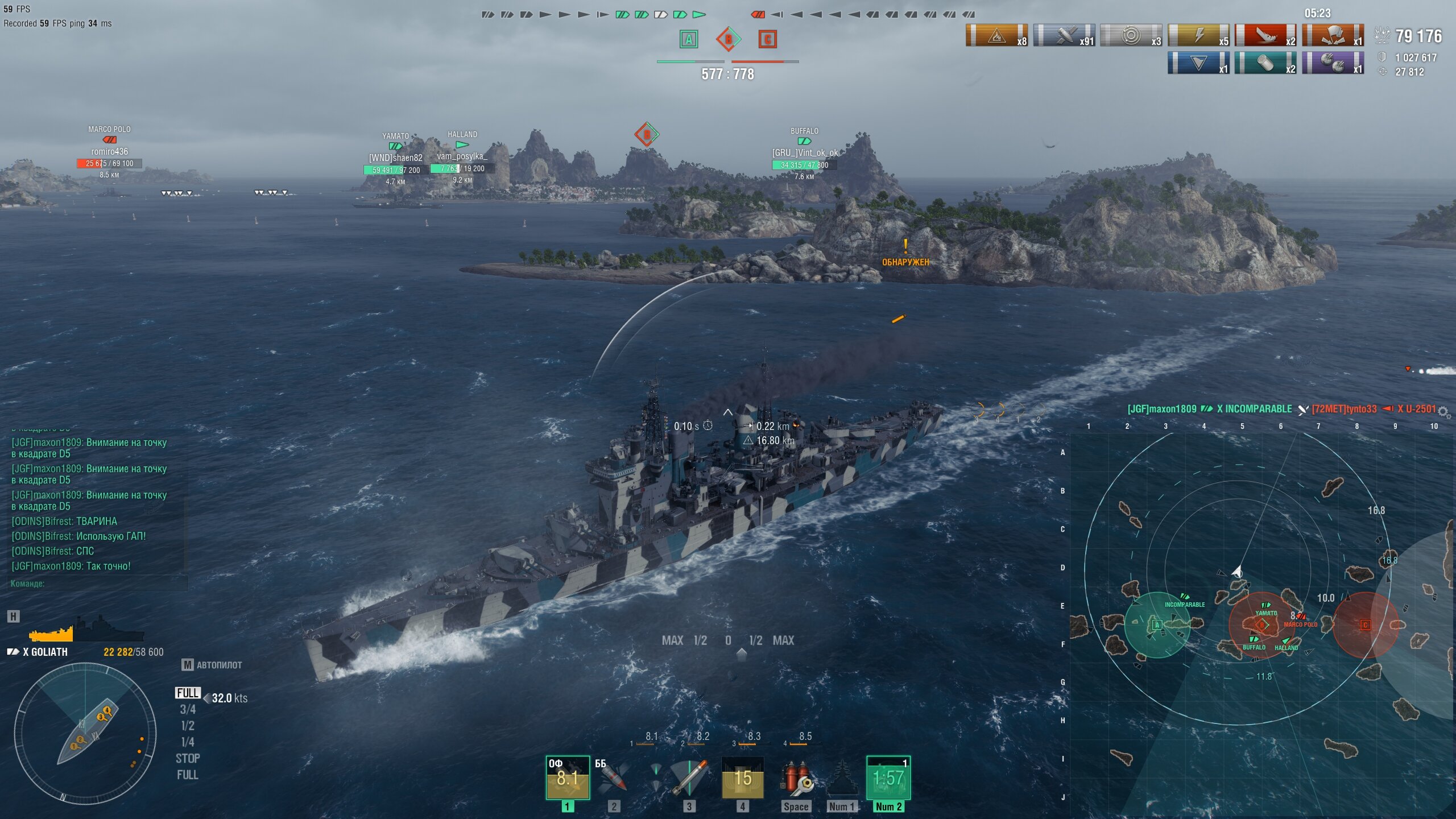
Task: Set engine telegraph to 1/2 speed
Action: point(188,726)
